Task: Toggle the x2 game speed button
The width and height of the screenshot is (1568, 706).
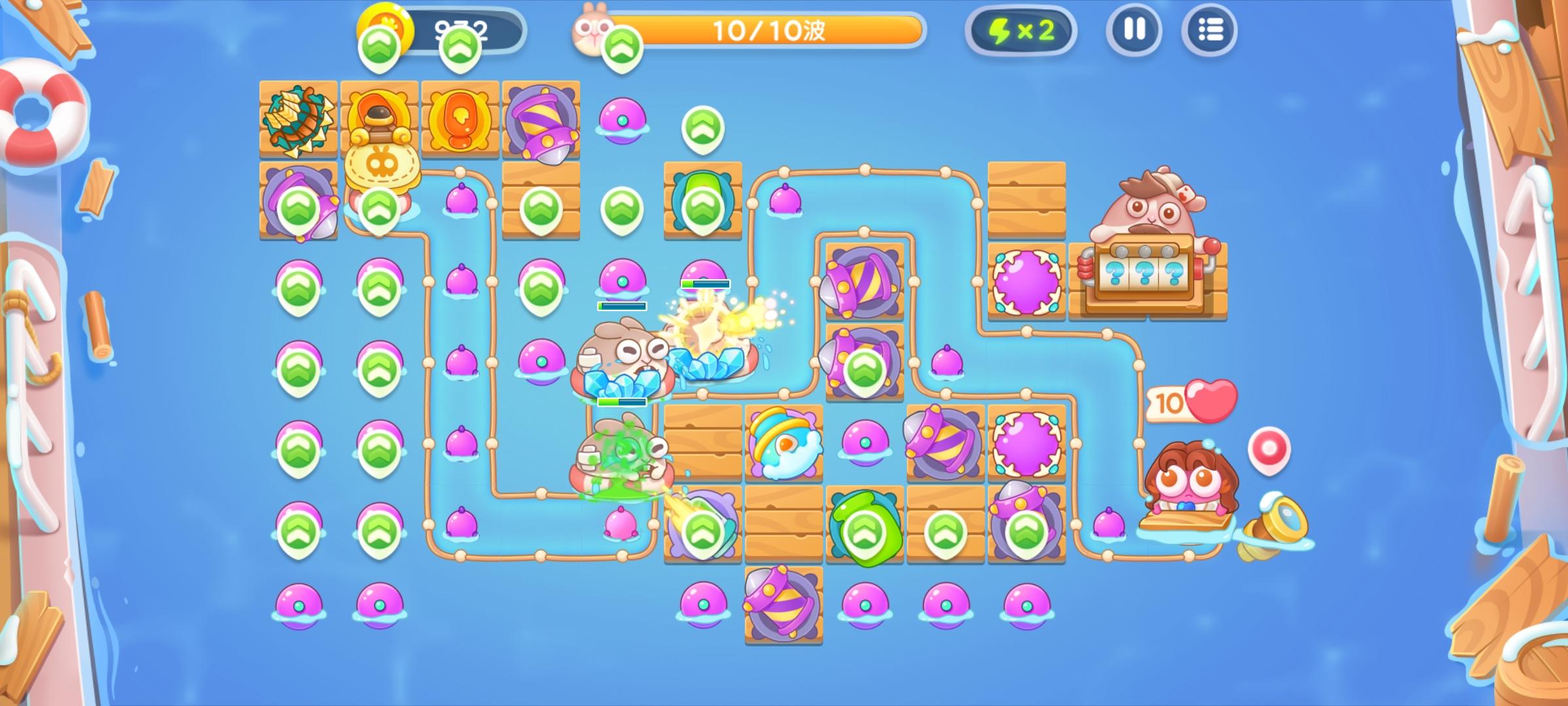Action: pyautogui.click(x=1022, y=29)
